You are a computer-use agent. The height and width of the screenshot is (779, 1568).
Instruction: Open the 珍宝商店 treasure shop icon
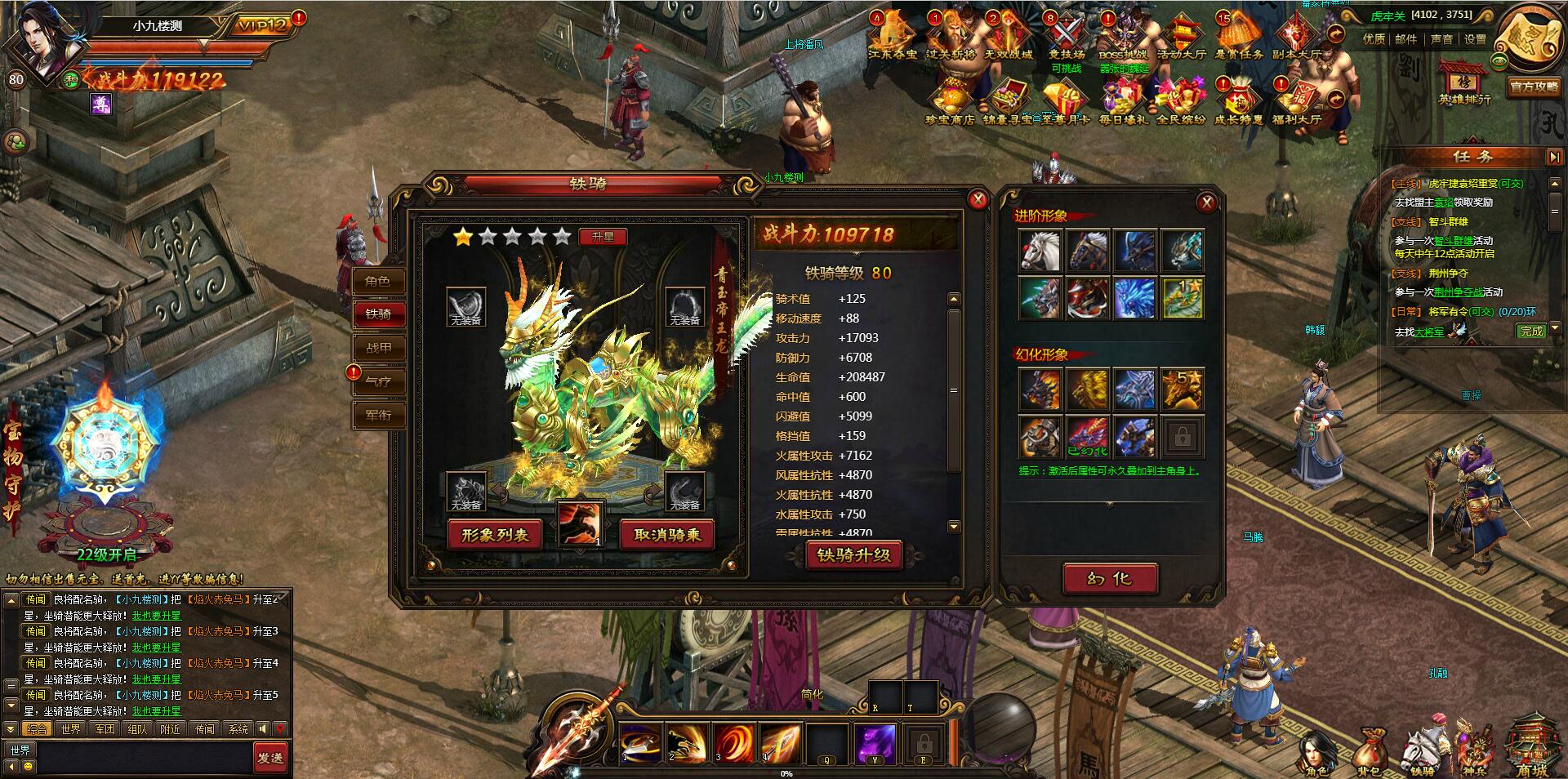(x=950, y=103)
